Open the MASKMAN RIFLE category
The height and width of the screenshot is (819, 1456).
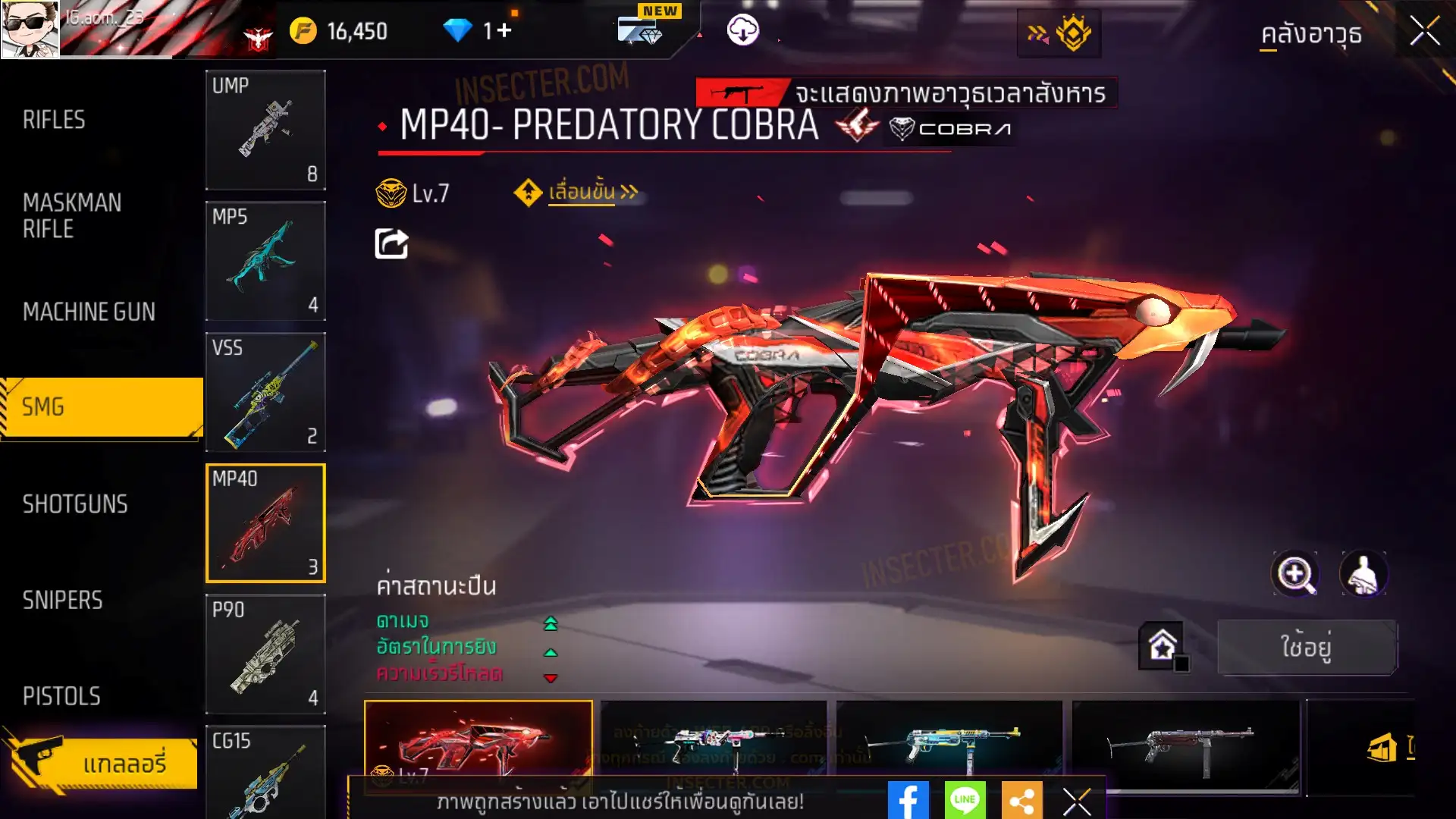[x=72, y=215]
